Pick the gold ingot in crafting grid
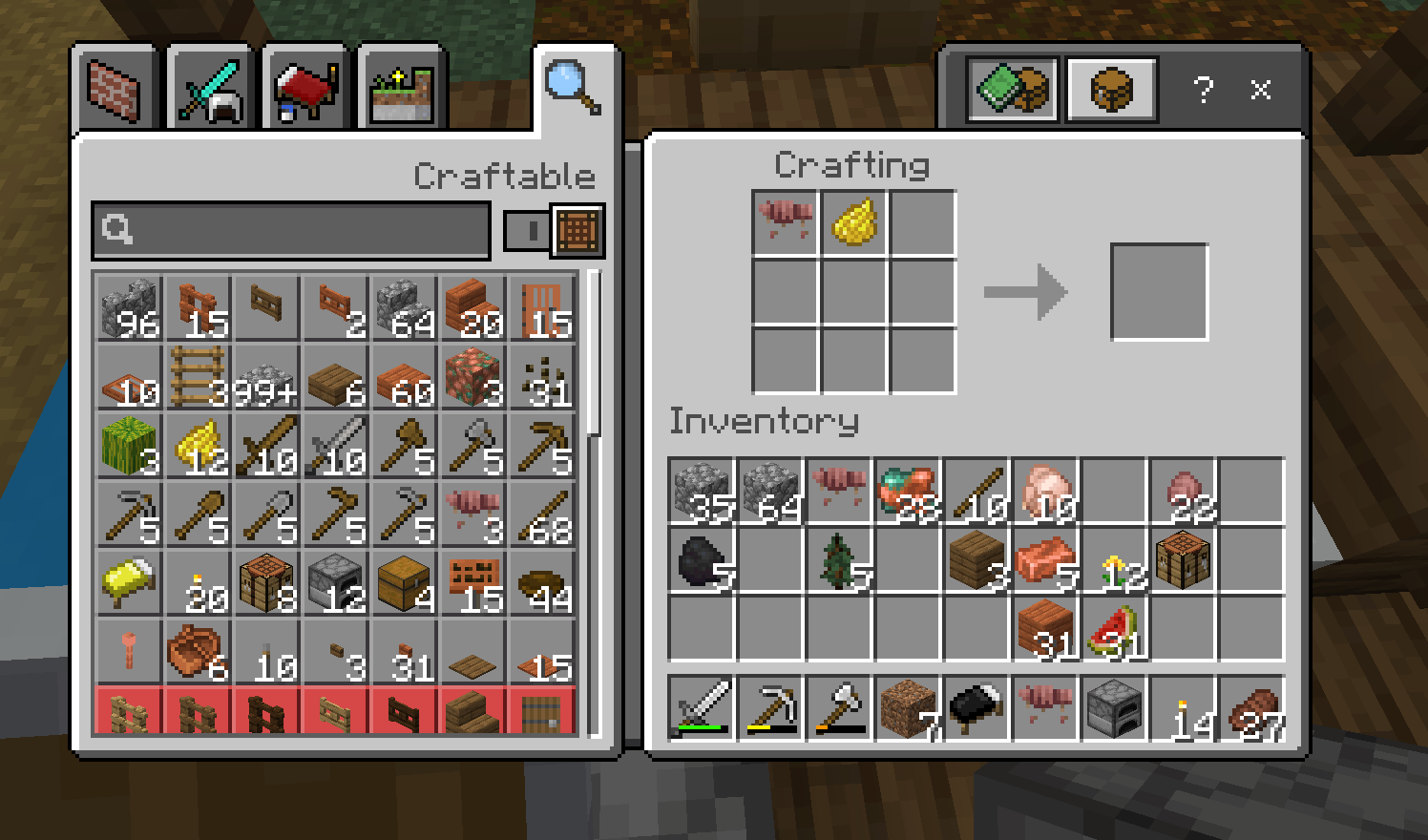 pos(853,222)
